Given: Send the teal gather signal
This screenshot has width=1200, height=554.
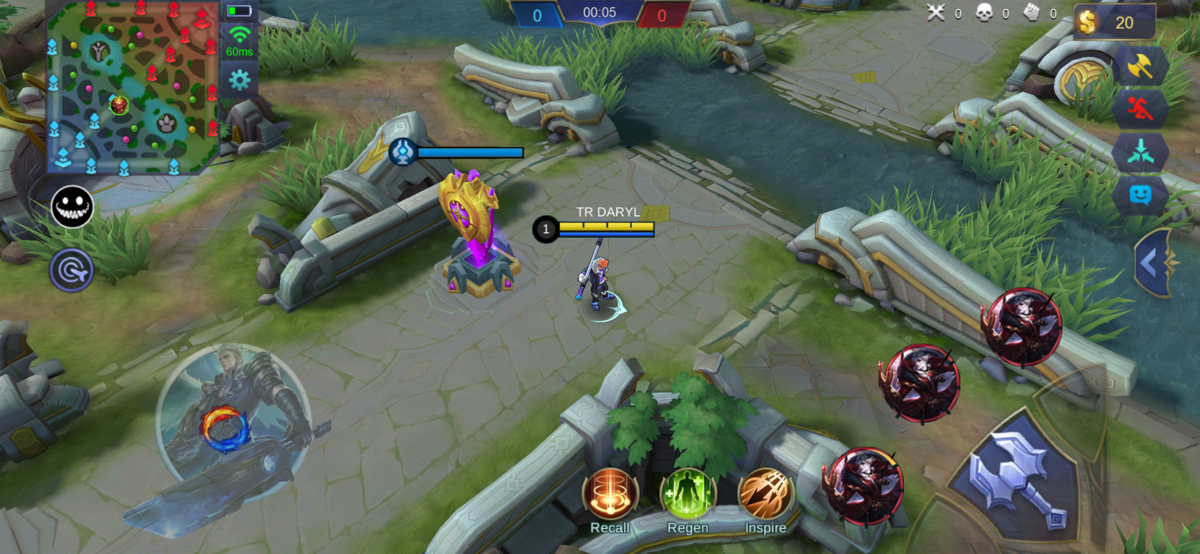Looking at the screenshot, I should click(1141, 152).
